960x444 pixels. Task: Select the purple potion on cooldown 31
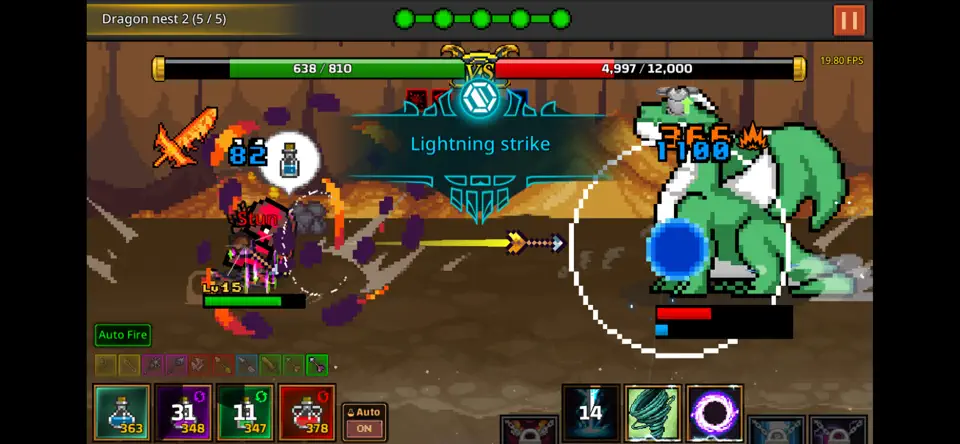click(183, 412)
